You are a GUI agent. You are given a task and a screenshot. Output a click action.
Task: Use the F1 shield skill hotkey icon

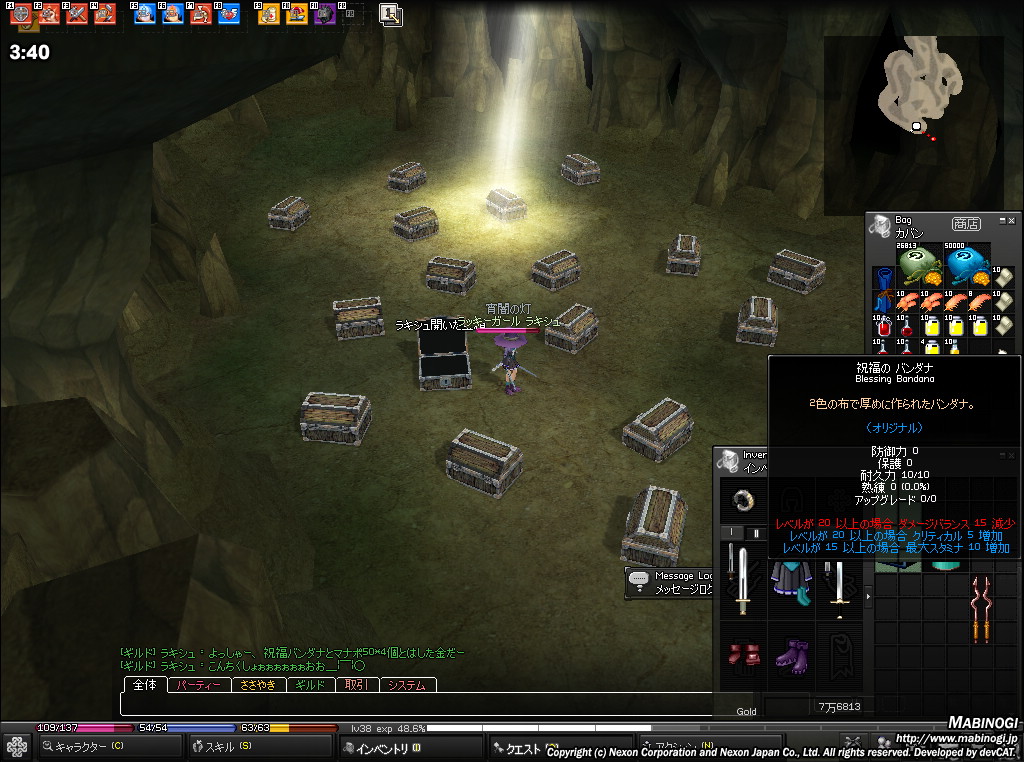[21, 14]
